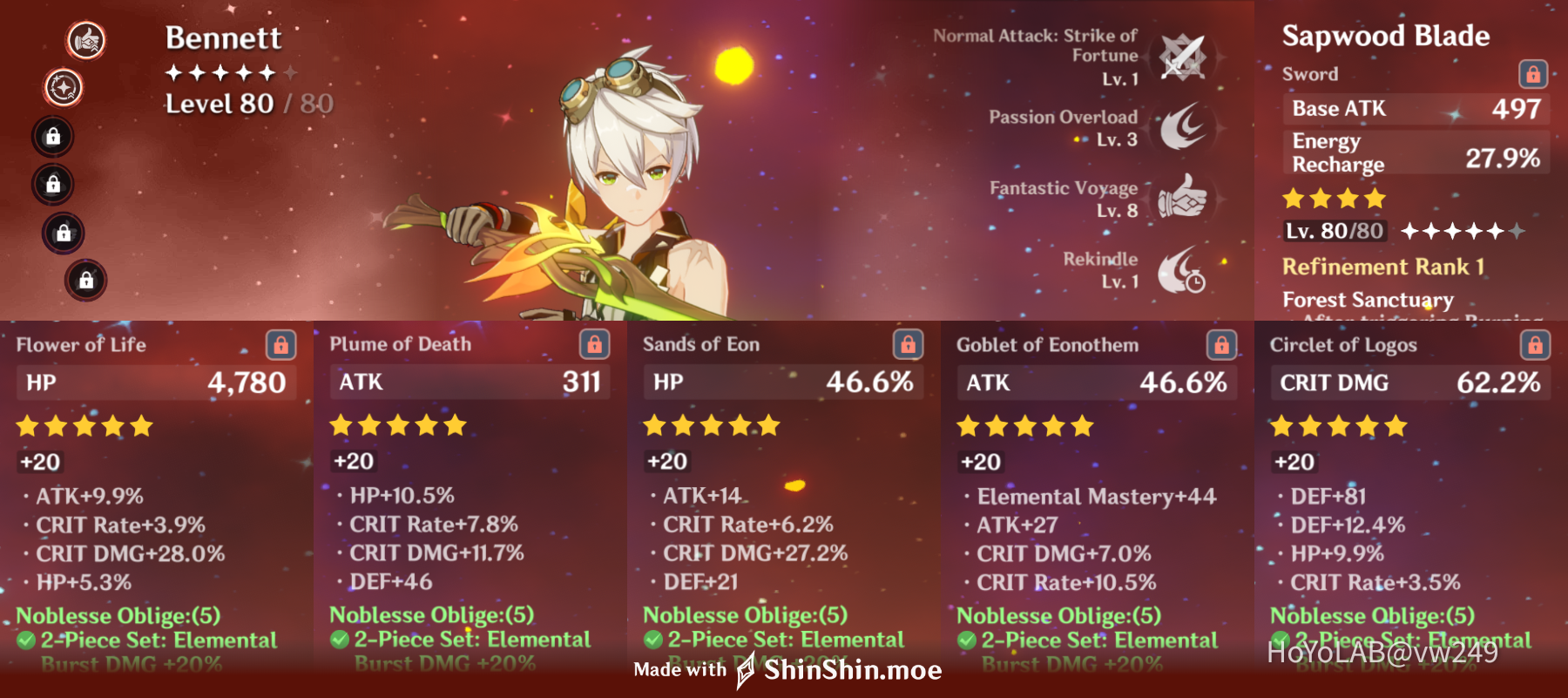
Task: Toggle the lock on Goblet of Eonothem
Action: click(1221, 345)
